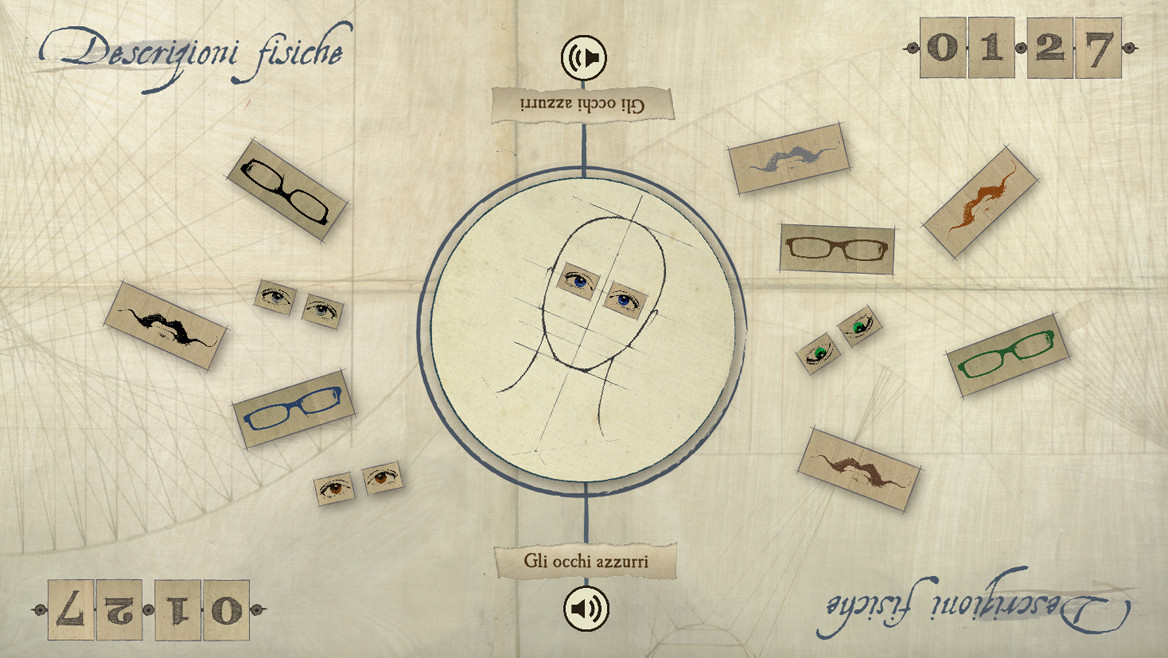Viewport: 1168px width, 658px height.
Task: Choose the gray mustache card
Action: point(788,156)
